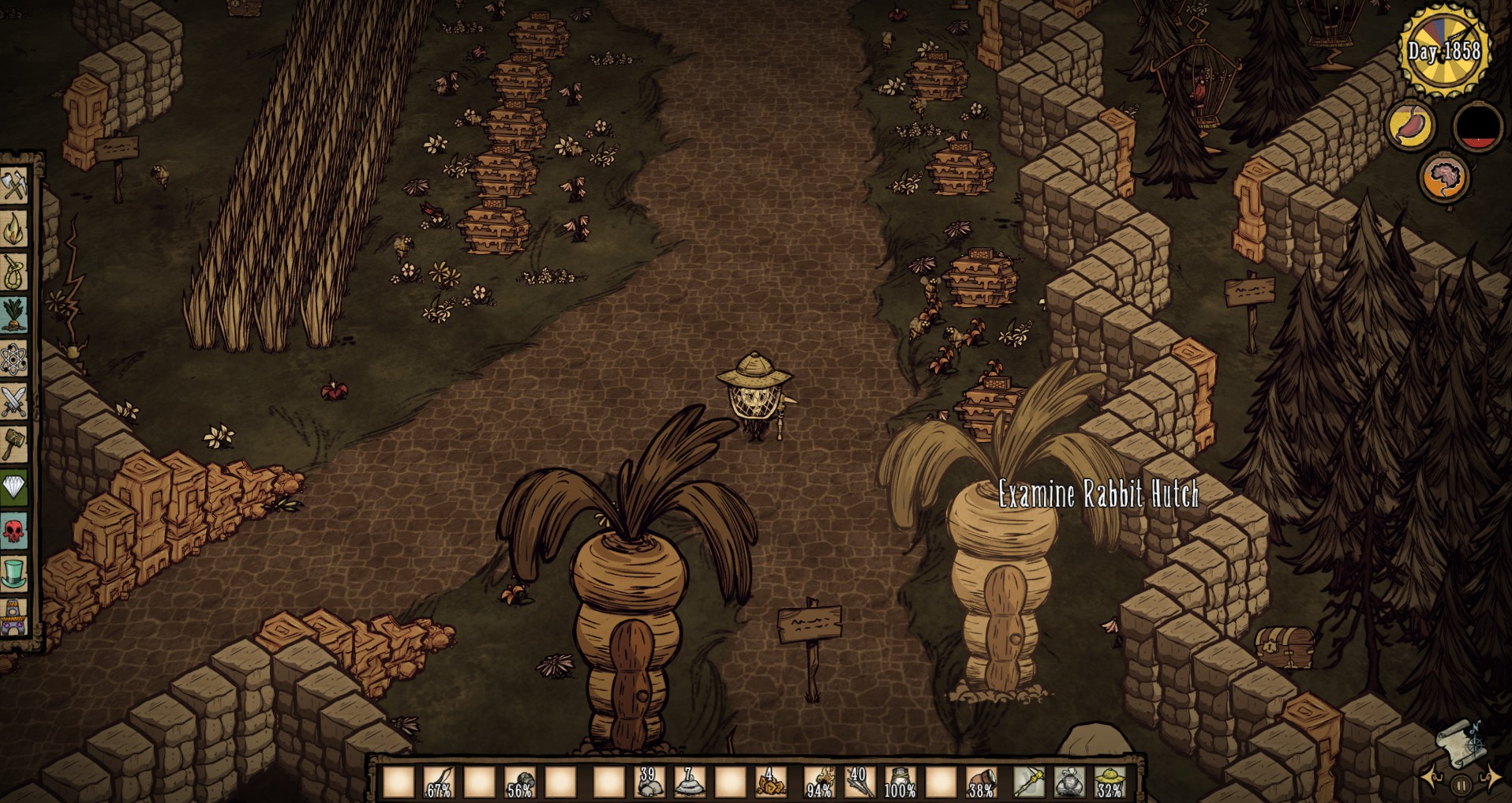Open the map scroll
Image resolution: width=1512 pixels, height=803 pixels.
tap(1460, 742)
